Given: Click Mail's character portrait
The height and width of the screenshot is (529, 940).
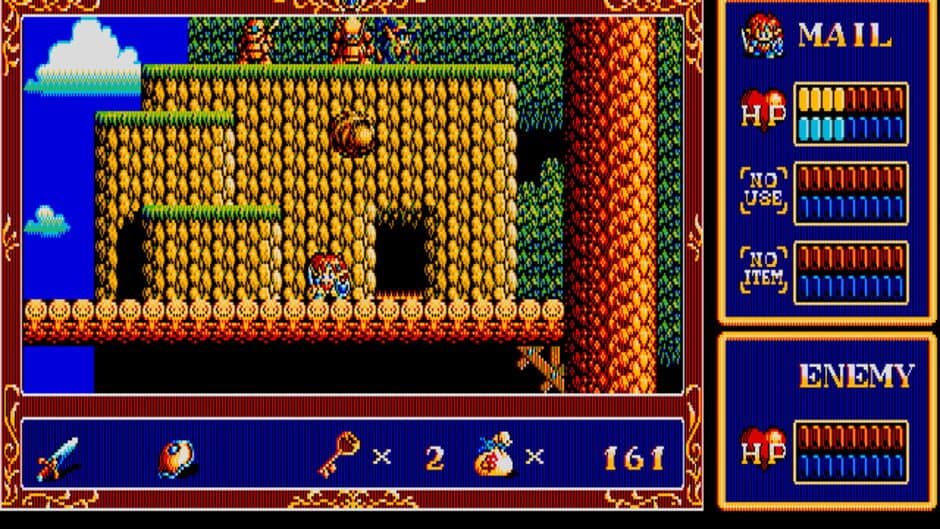Looking at the screenshot, I should pyautogui.click(x=763, y=37).
